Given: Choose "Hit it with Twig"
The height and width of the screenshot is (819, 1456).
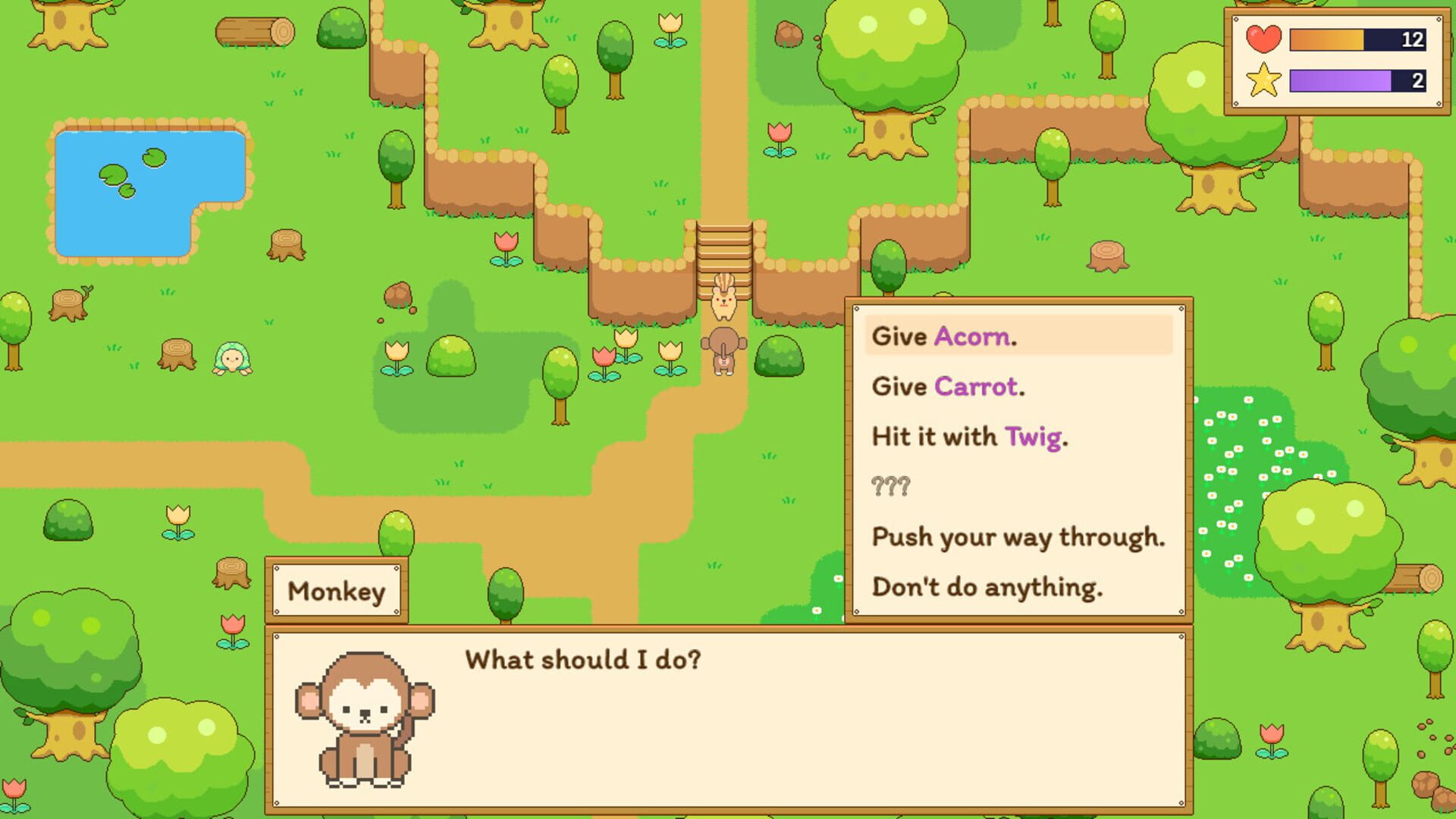Looking at the screenshot, I should click(968, 438).
